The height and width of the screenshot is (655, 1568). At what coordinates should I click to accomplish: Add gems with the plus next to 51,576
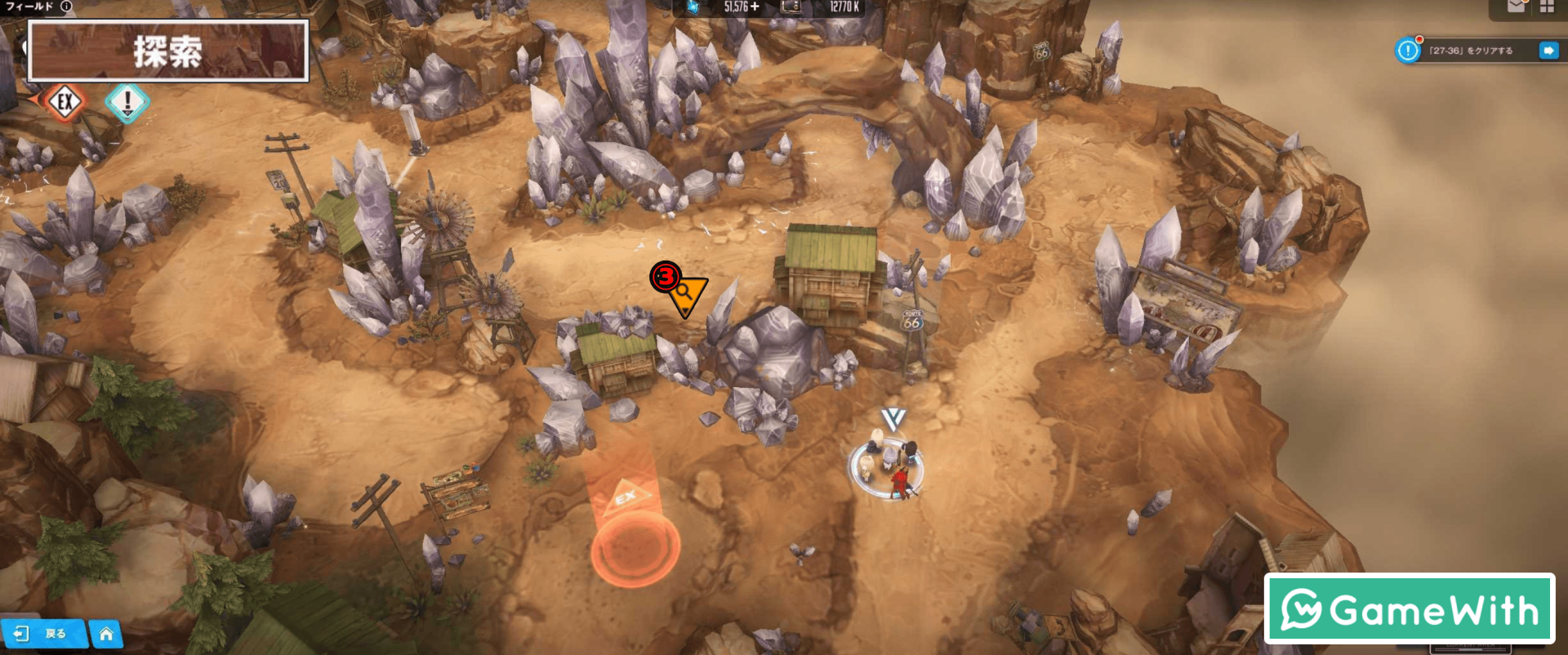pos(755,7)
